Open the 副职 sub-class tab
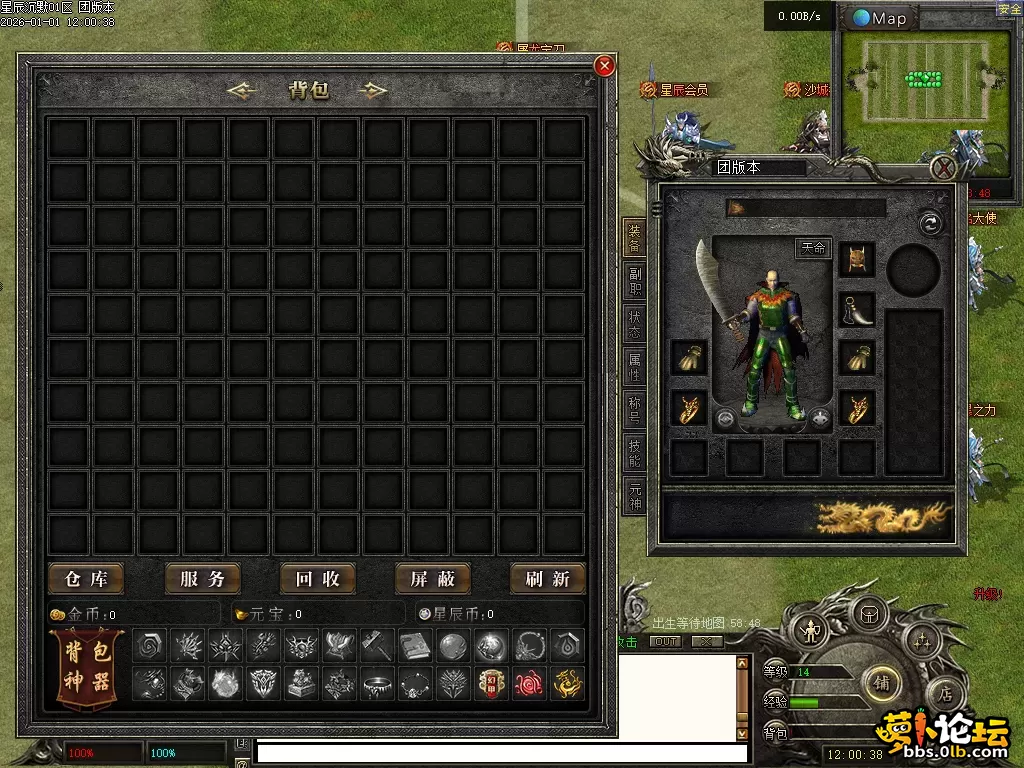 pyautogui.click(x=634, y=281)
